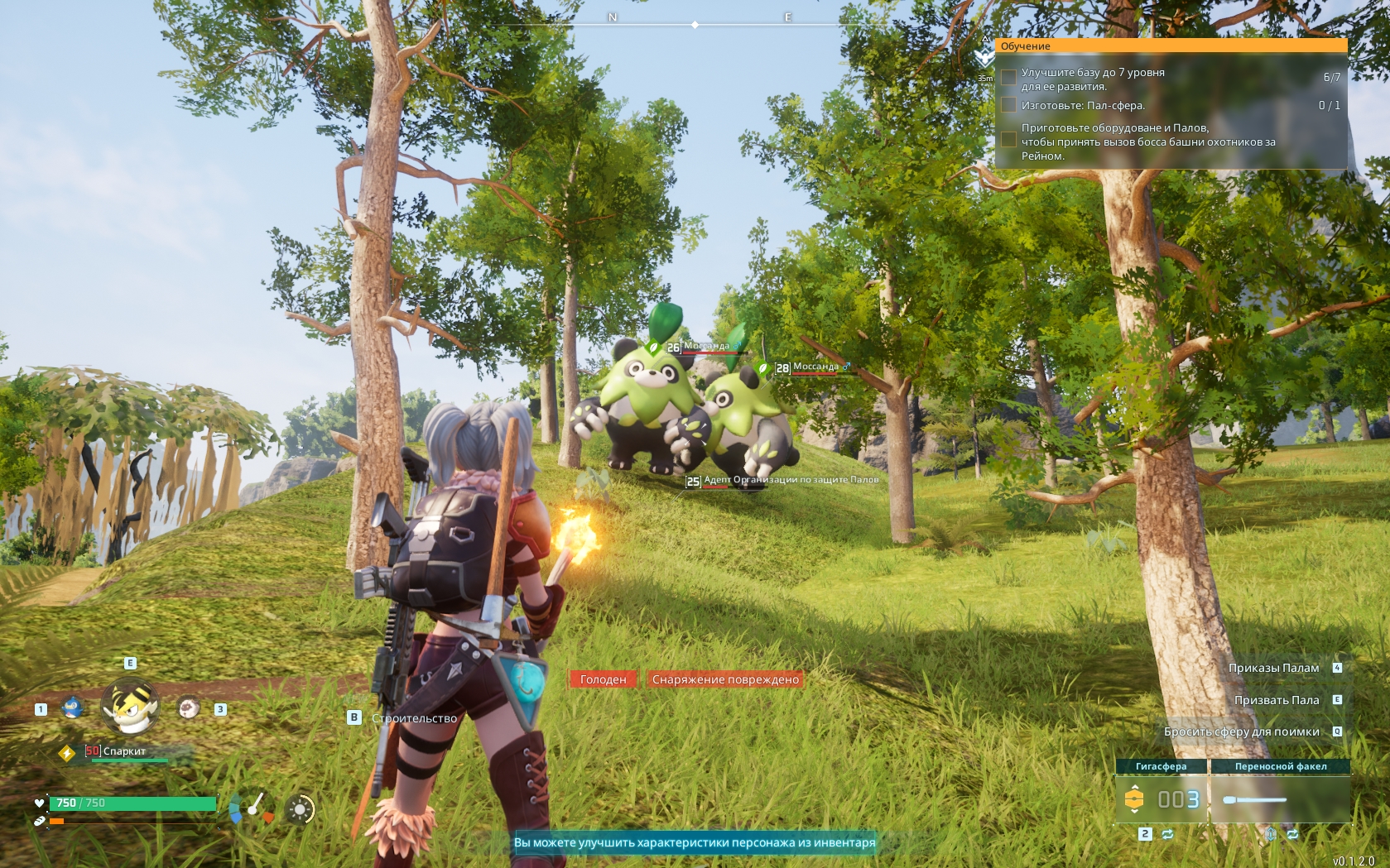The image size is (1390, 868).
Task: Choose the Призвать Пала action
Action: [1277, 700]
